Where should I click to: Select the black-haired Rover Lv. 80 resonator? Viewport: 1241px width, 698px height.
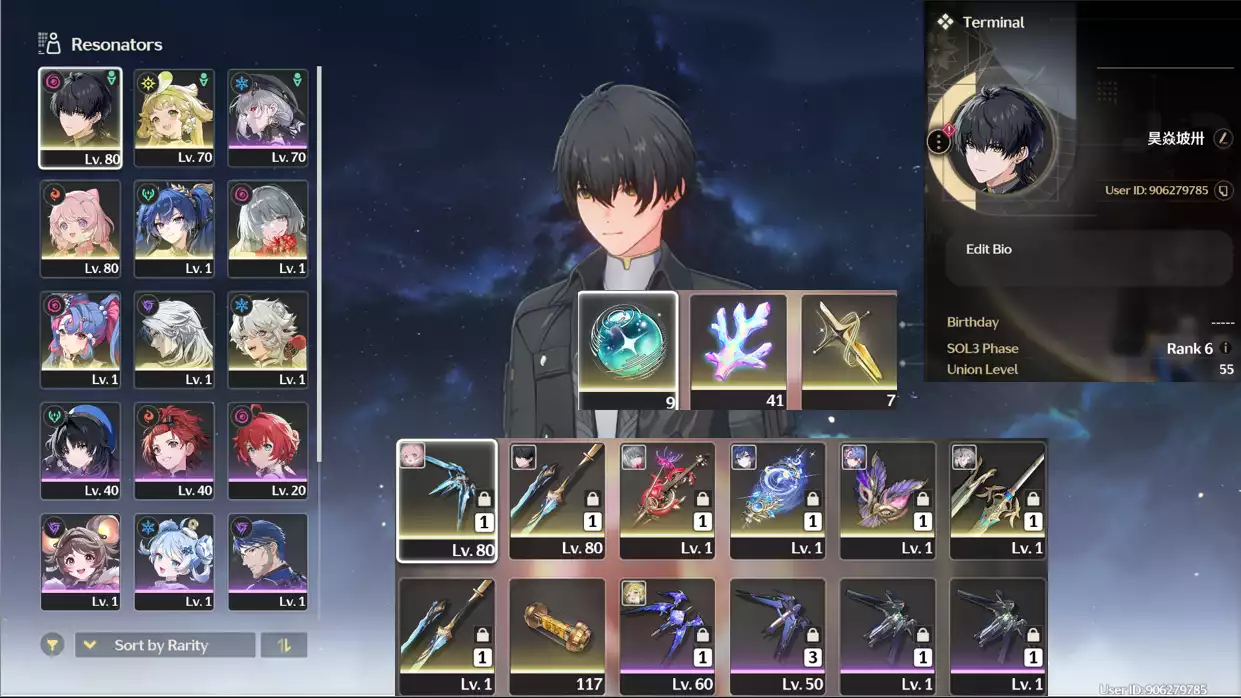(80, 117)
